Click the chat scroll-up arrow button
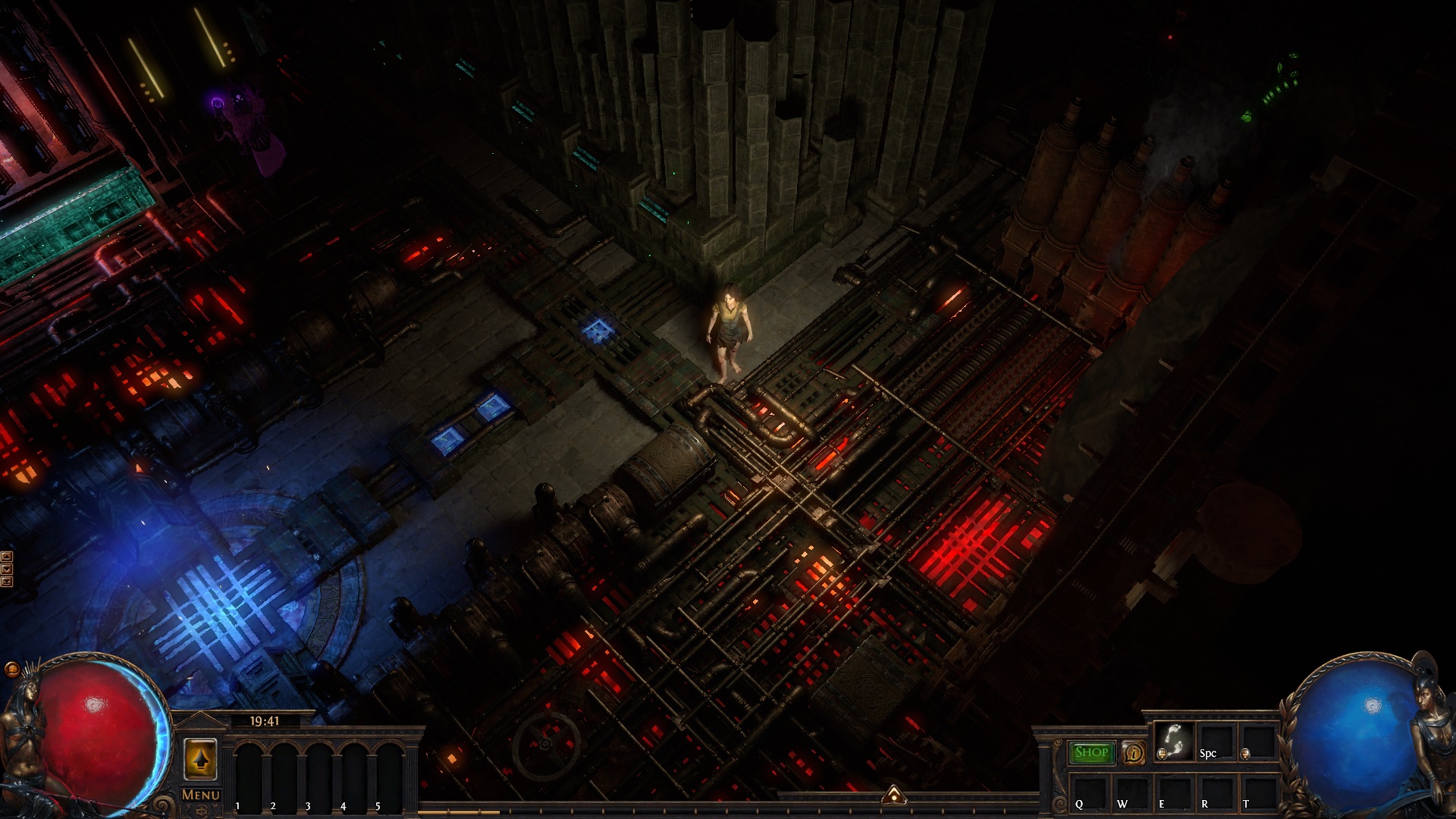 [7, 557]
